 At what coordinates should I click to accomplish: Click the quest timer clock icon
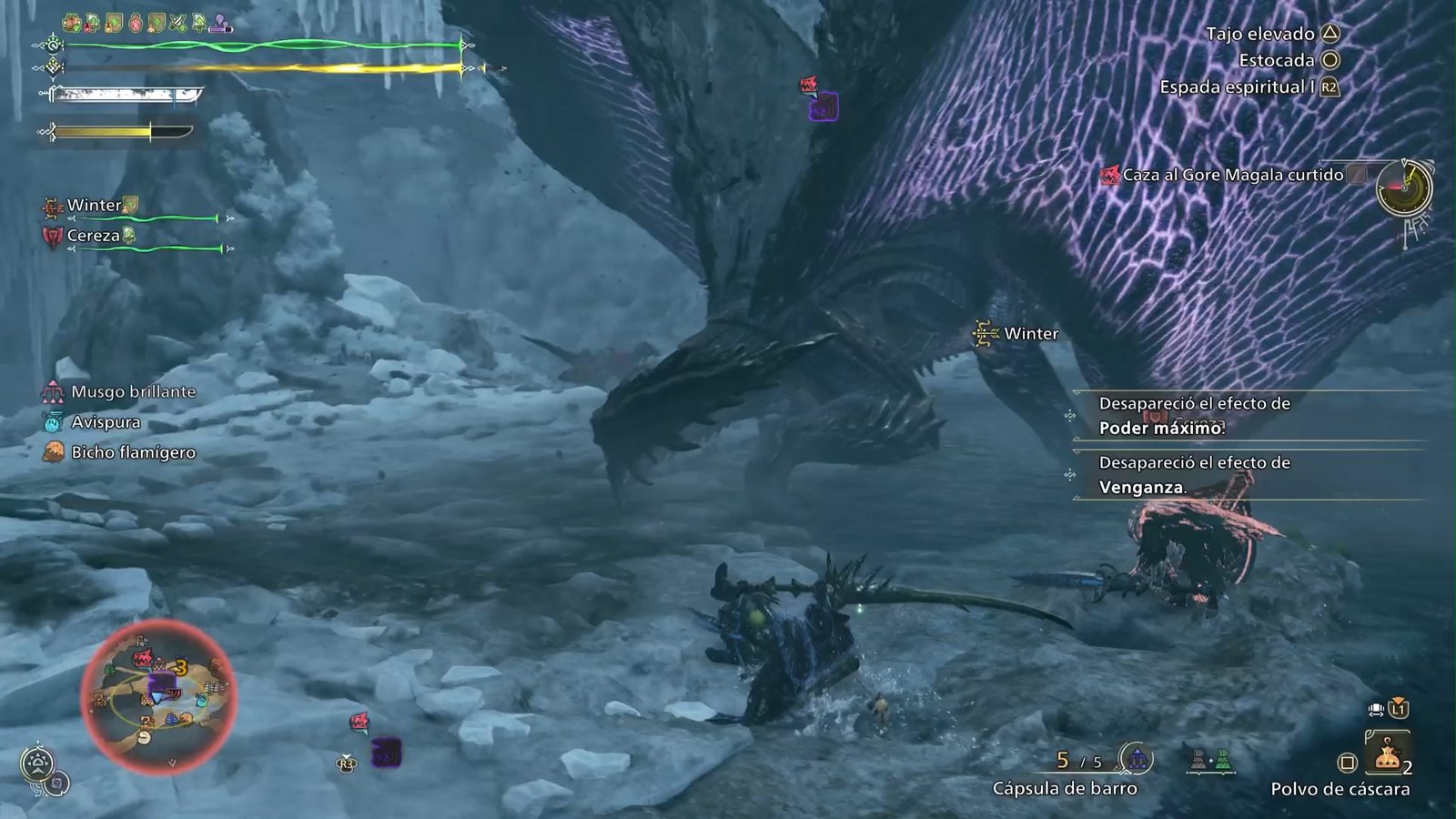pyautogui.click(x=1403, y=188)
